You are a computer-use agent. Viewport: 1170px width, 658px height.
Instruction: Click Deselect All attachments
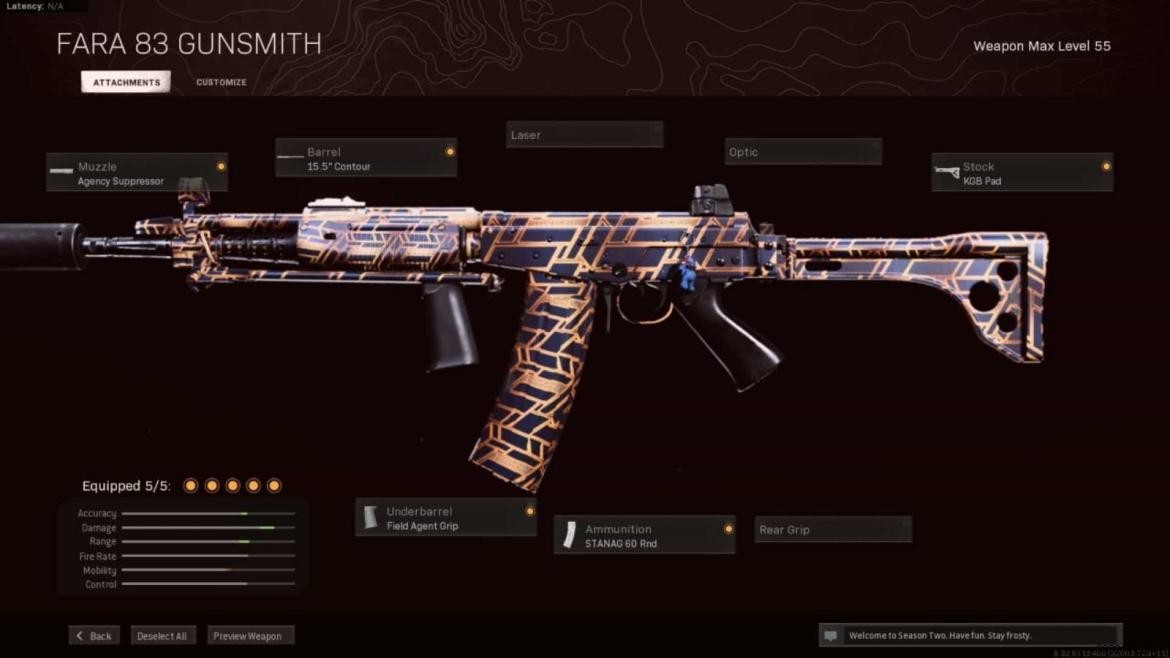[162, 636]
